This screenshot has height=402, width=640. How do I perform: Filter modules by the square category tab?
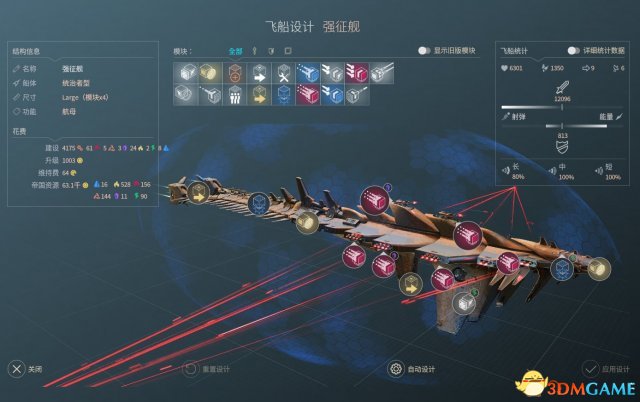(x=287, y=50)
